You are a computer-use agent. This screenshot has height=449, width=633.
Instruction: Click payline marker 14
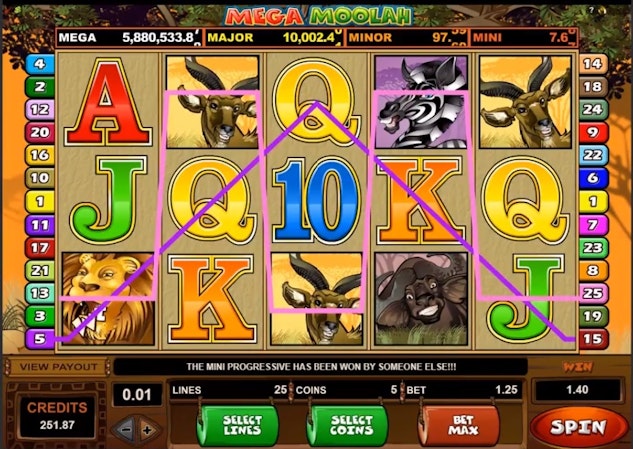click(x=593, y=63)
